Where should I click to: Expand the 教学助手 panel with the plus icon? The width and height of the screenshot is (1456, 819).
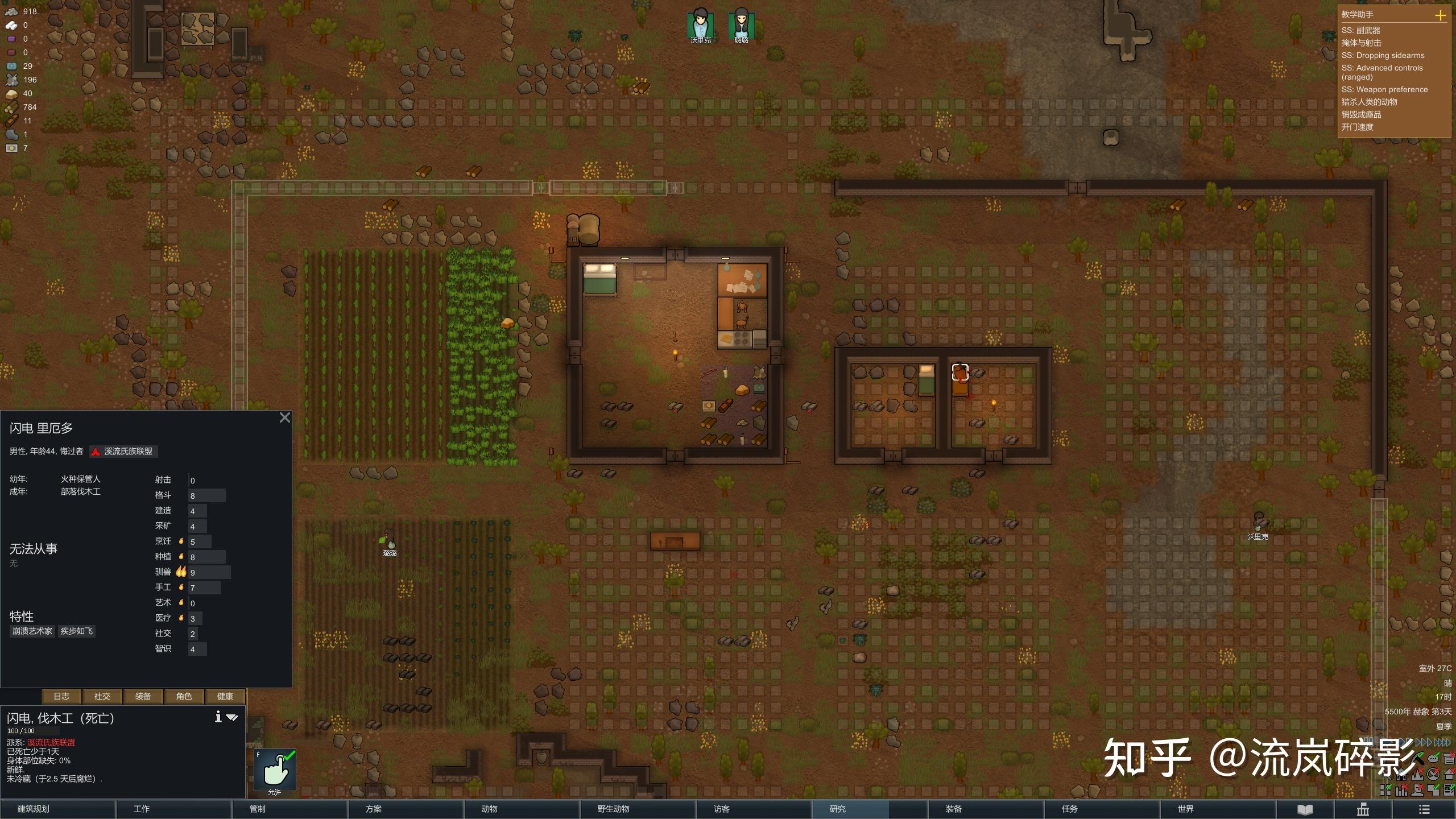point(1442,15)
